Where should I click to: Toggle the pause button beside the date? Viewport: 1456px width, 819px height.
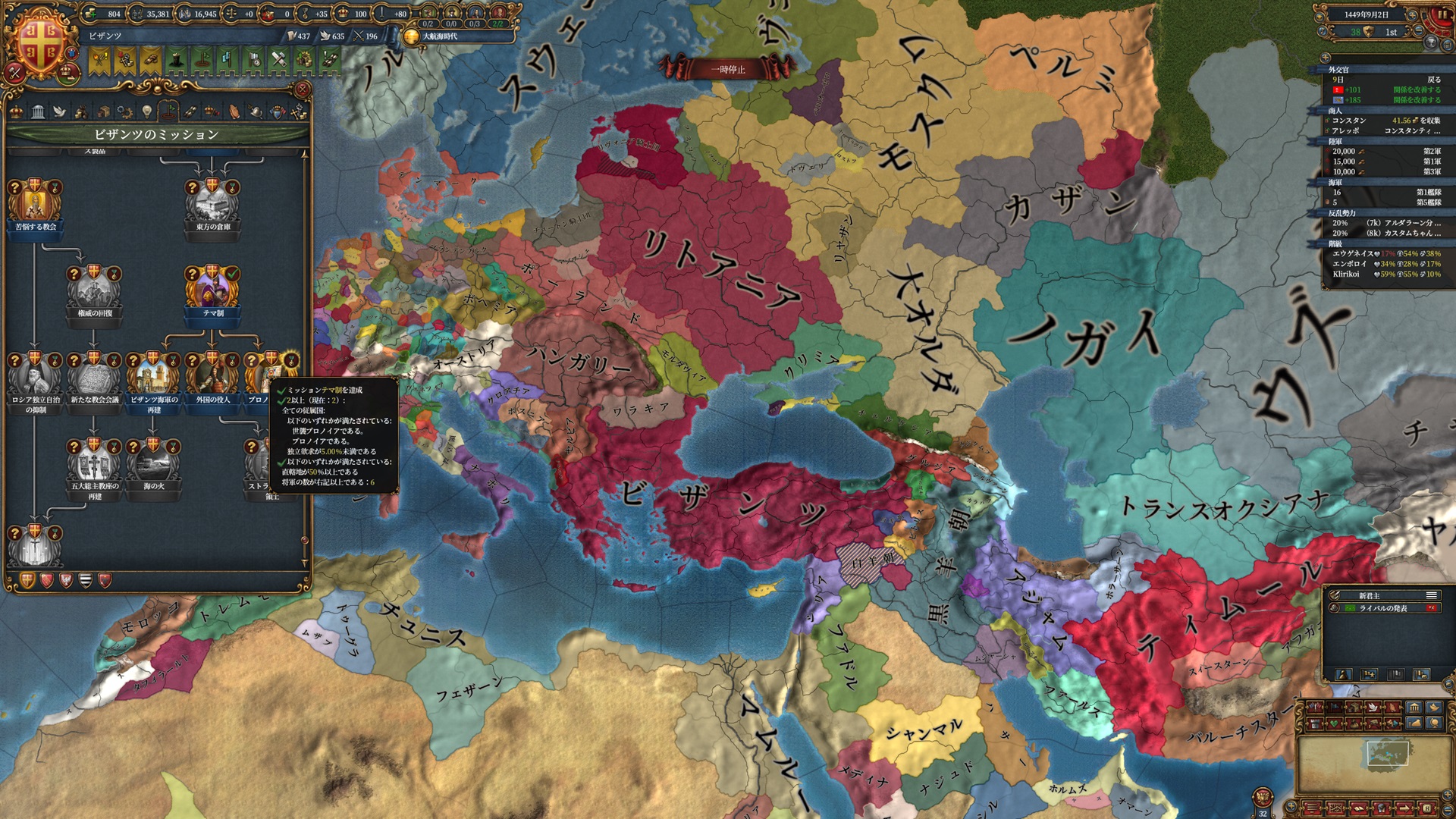(x=1442, y=14)
